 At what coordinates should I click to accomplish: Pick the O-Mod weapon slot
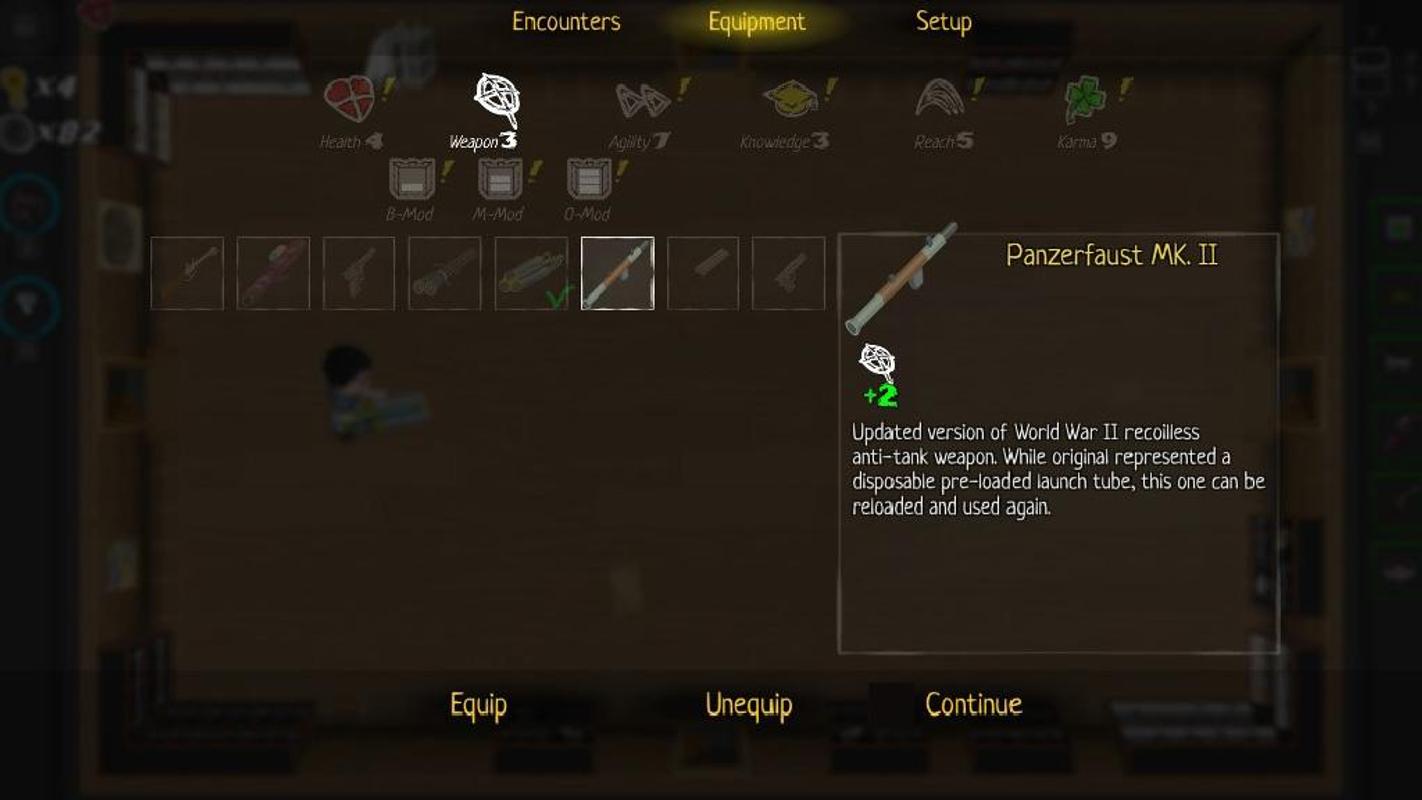coord(588,181)
